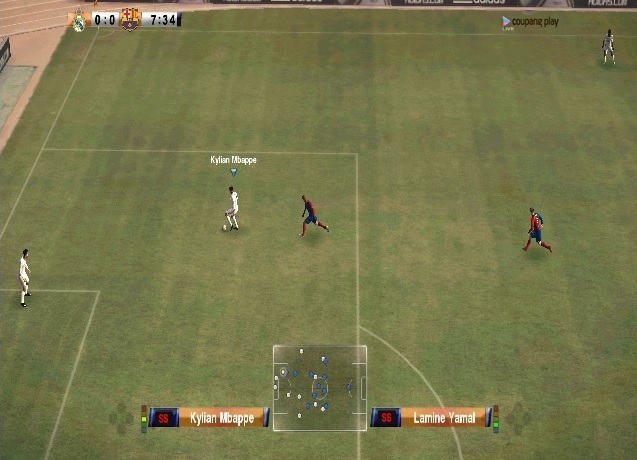The width and height of the screenshot is (637, 460).
Task: Click the Coupang Play logo overlay
Action: coord(530,21)
